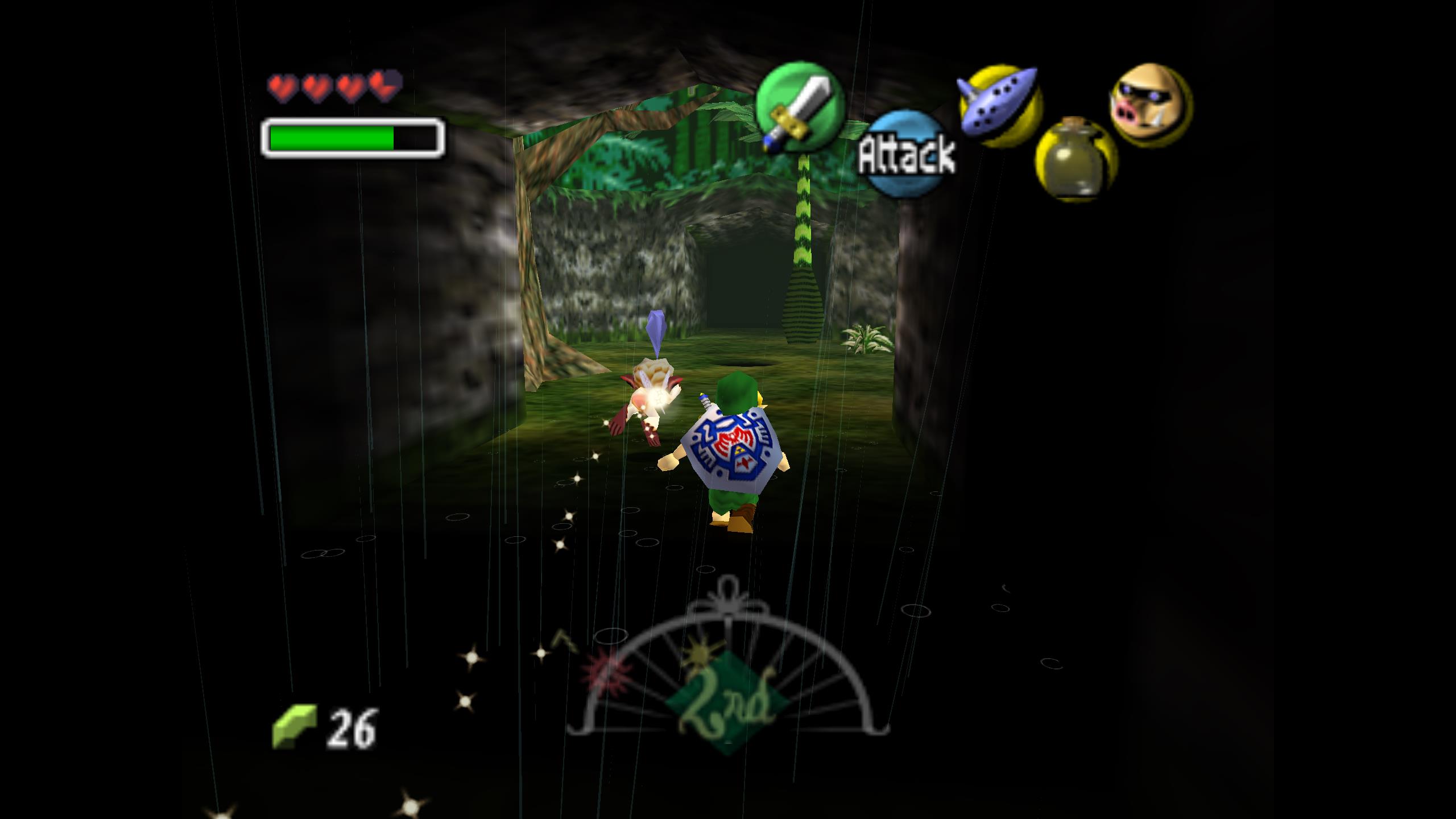The width and height of the screenshot is (1456, 819).
Task: Equip the pig-faced mask item slot
Action: 1150,106
